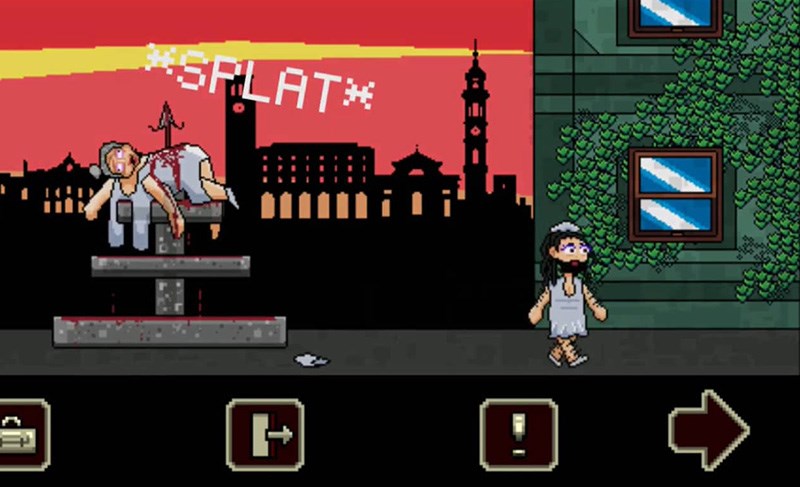
Task: Open the briefcase inventory
Action: [x=20, y=434]
